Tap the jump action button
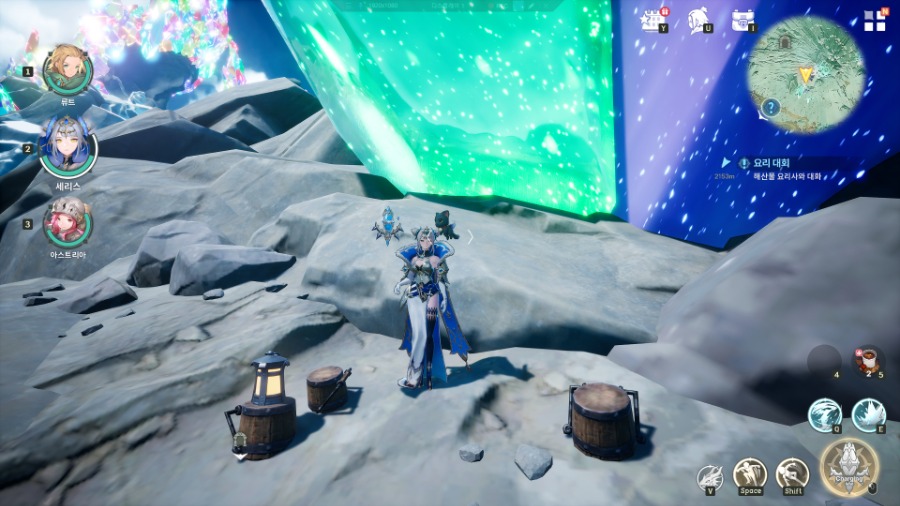The height and width of the screenshot is (506, 900). click(750, 474)
